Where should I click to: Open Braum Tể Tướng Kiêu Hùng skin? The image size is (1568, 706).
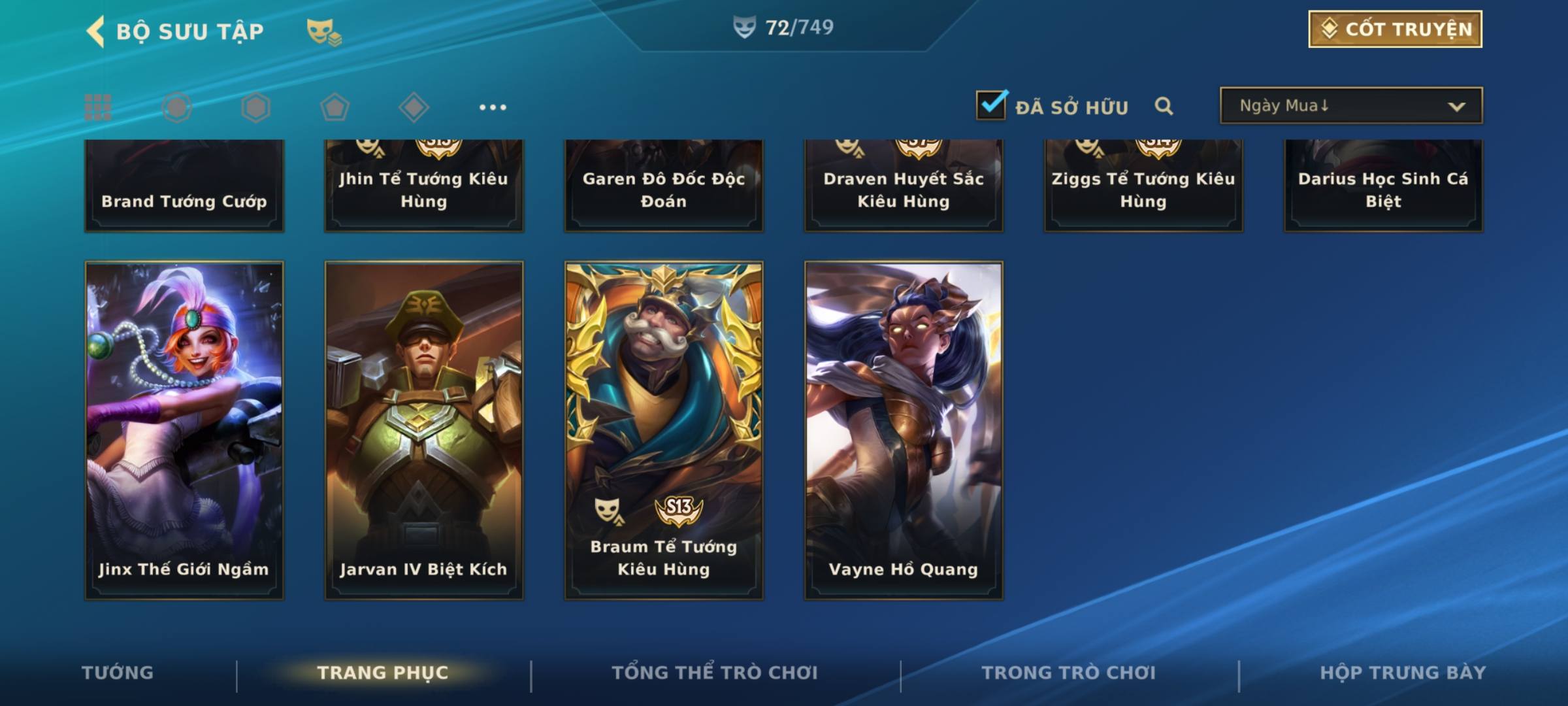(x=664, y=430)
